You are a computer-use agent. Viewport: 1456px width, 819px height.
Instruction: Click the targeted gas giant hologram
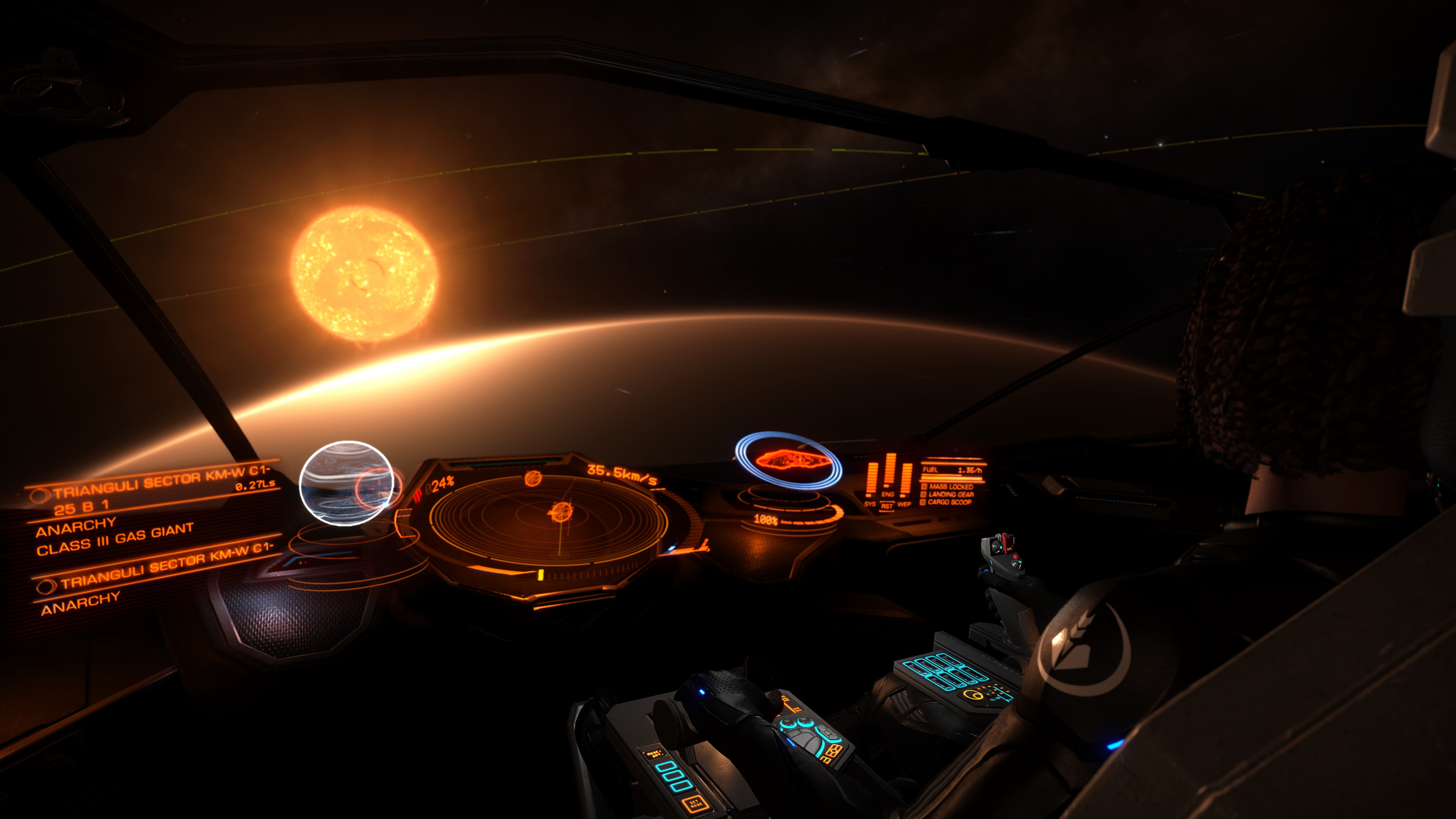[346, 483]
